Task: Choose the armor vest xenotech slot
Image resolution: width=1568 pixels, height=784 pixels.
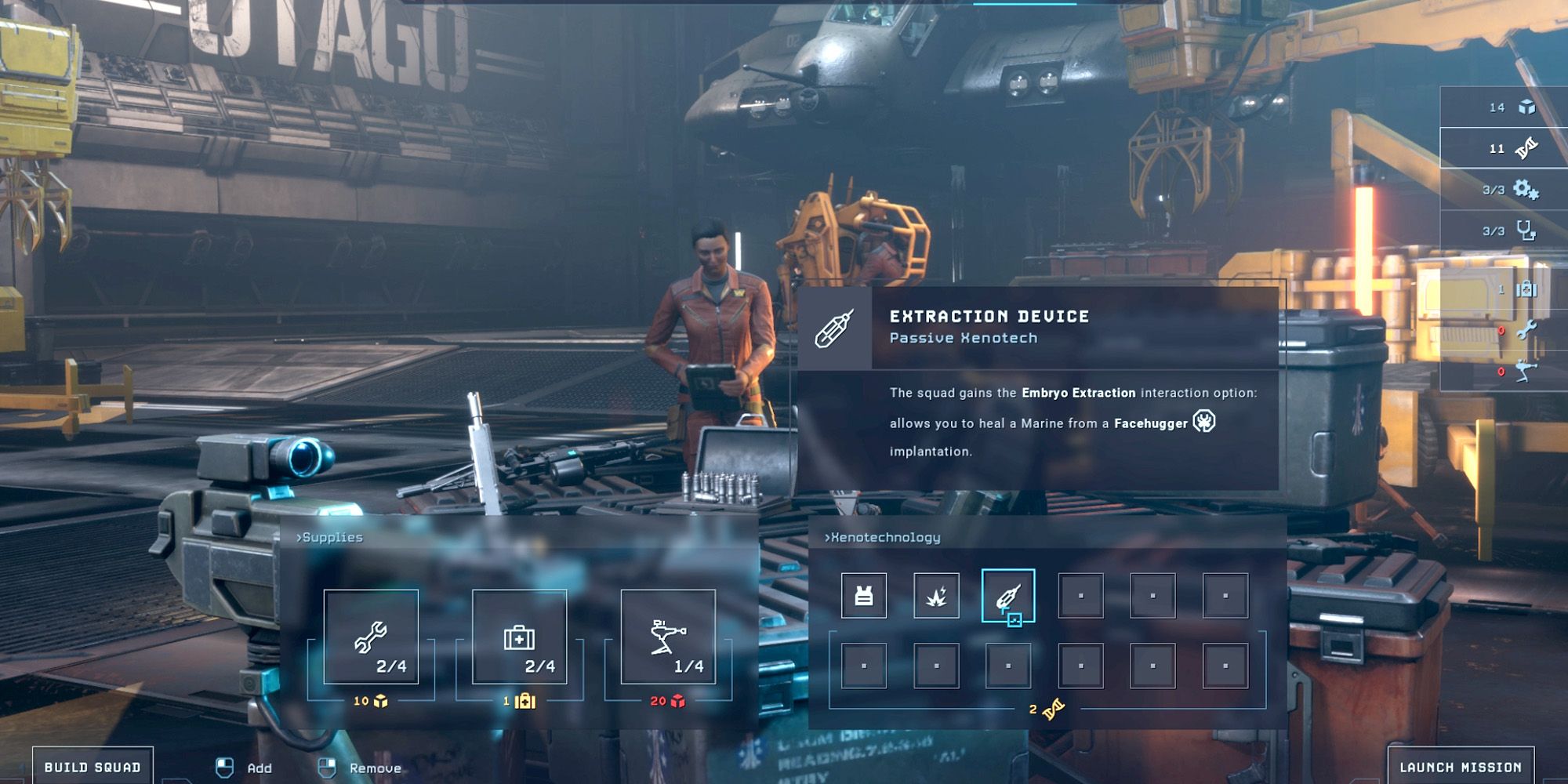Action: (x=864, y=596)
